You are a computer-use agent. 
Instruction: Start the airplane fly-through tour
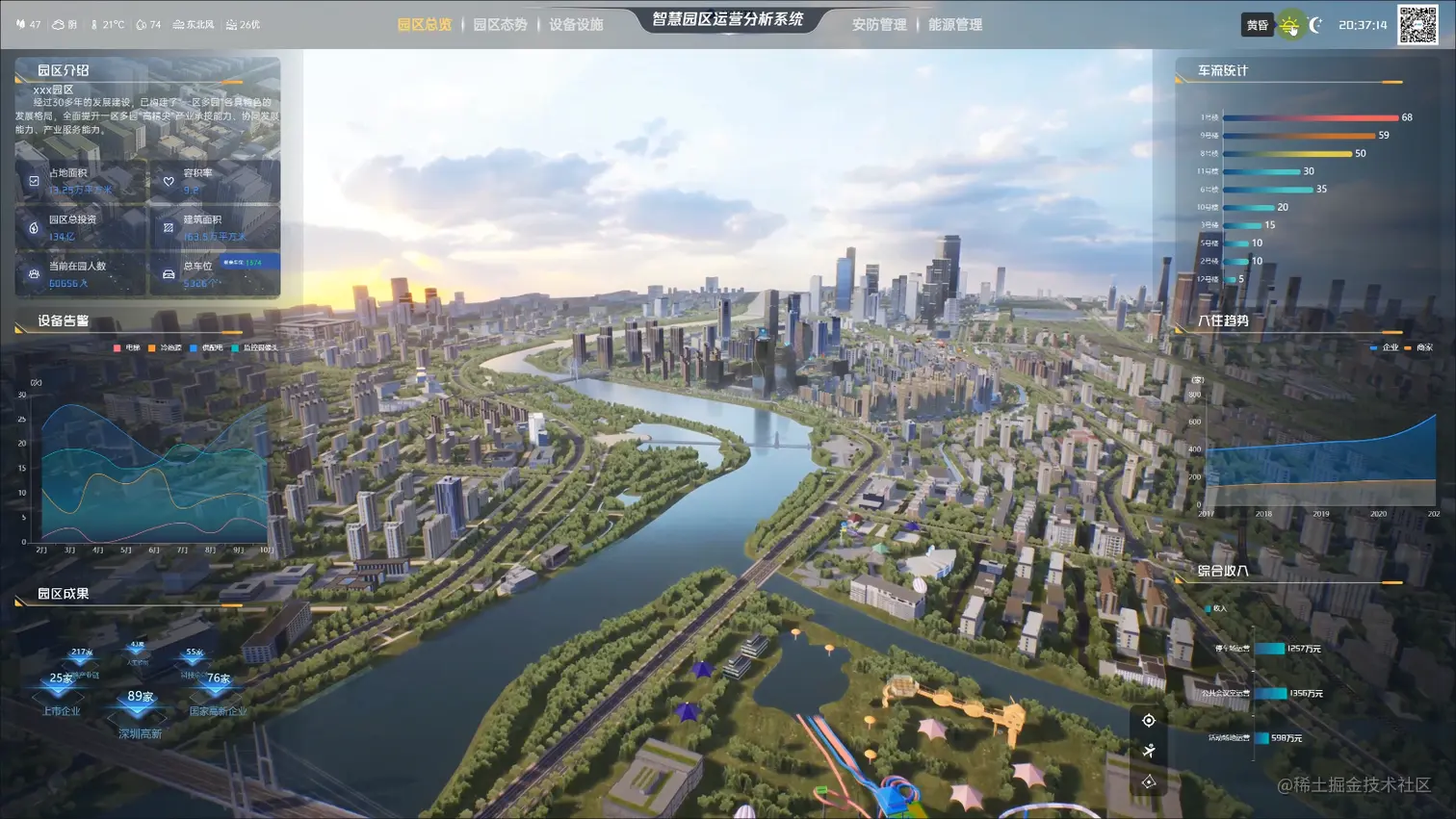1149,751
